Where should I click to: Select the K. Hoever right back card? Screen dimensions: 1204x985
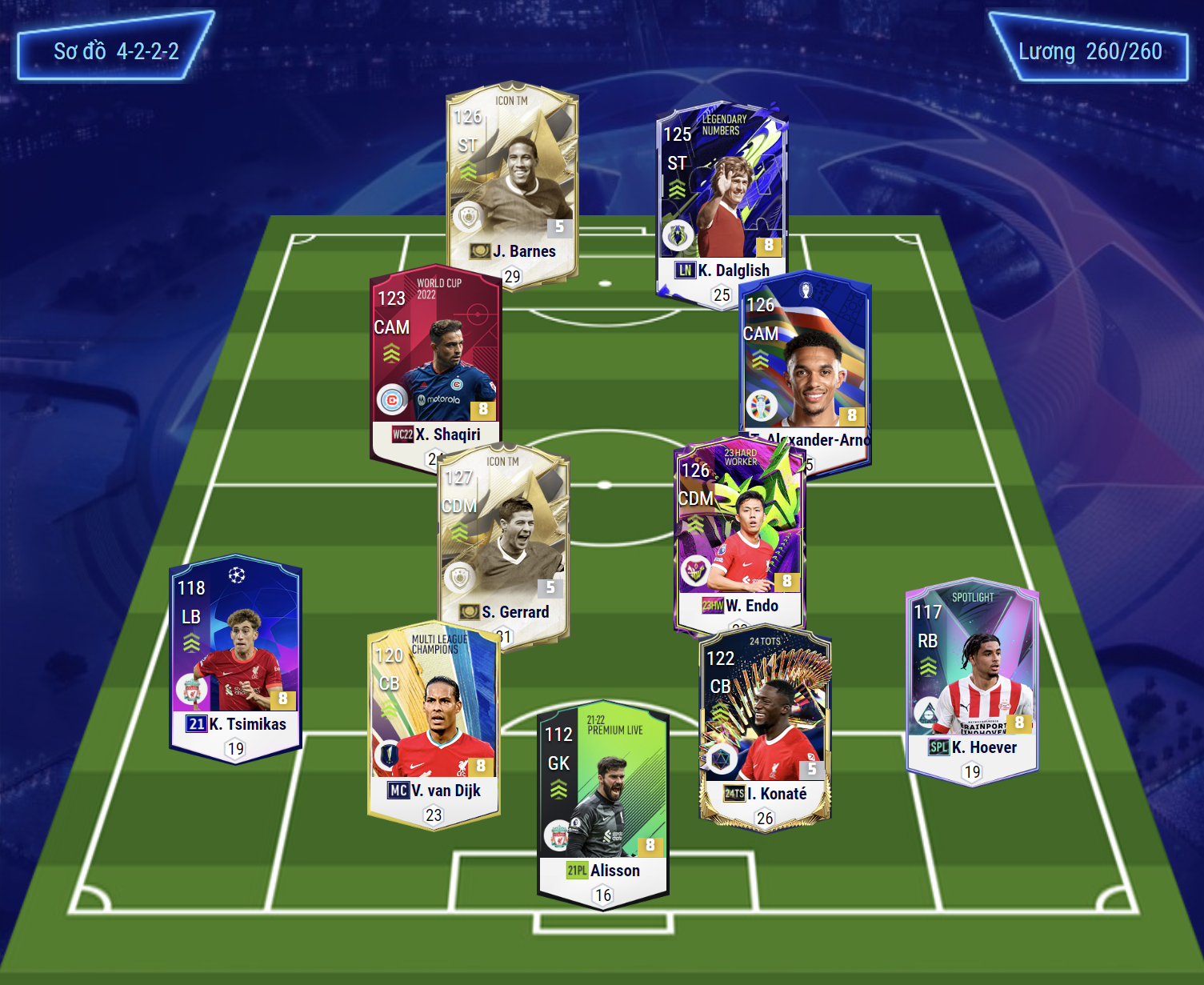click(x=972, y=680)
